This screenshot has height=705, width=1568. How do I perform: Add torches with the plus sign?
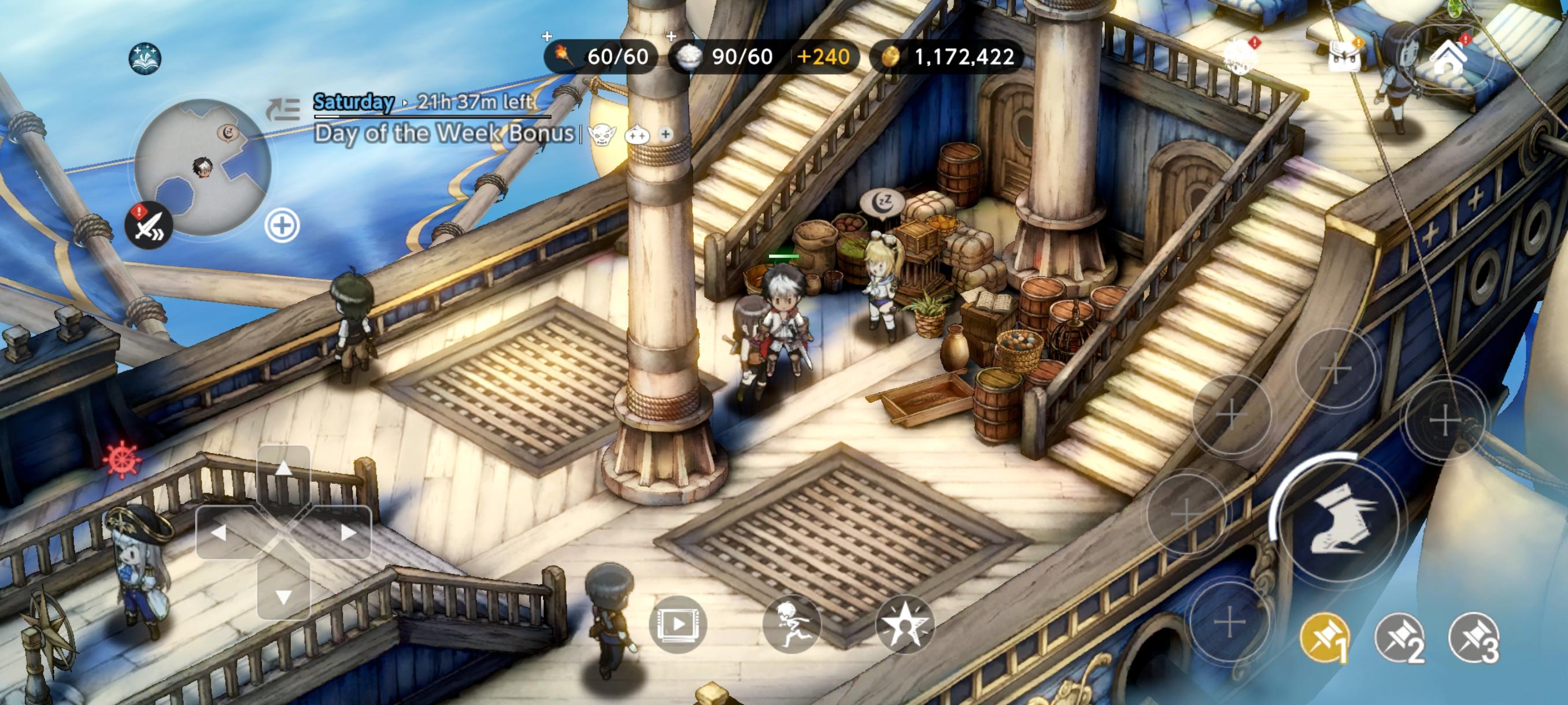546,36
